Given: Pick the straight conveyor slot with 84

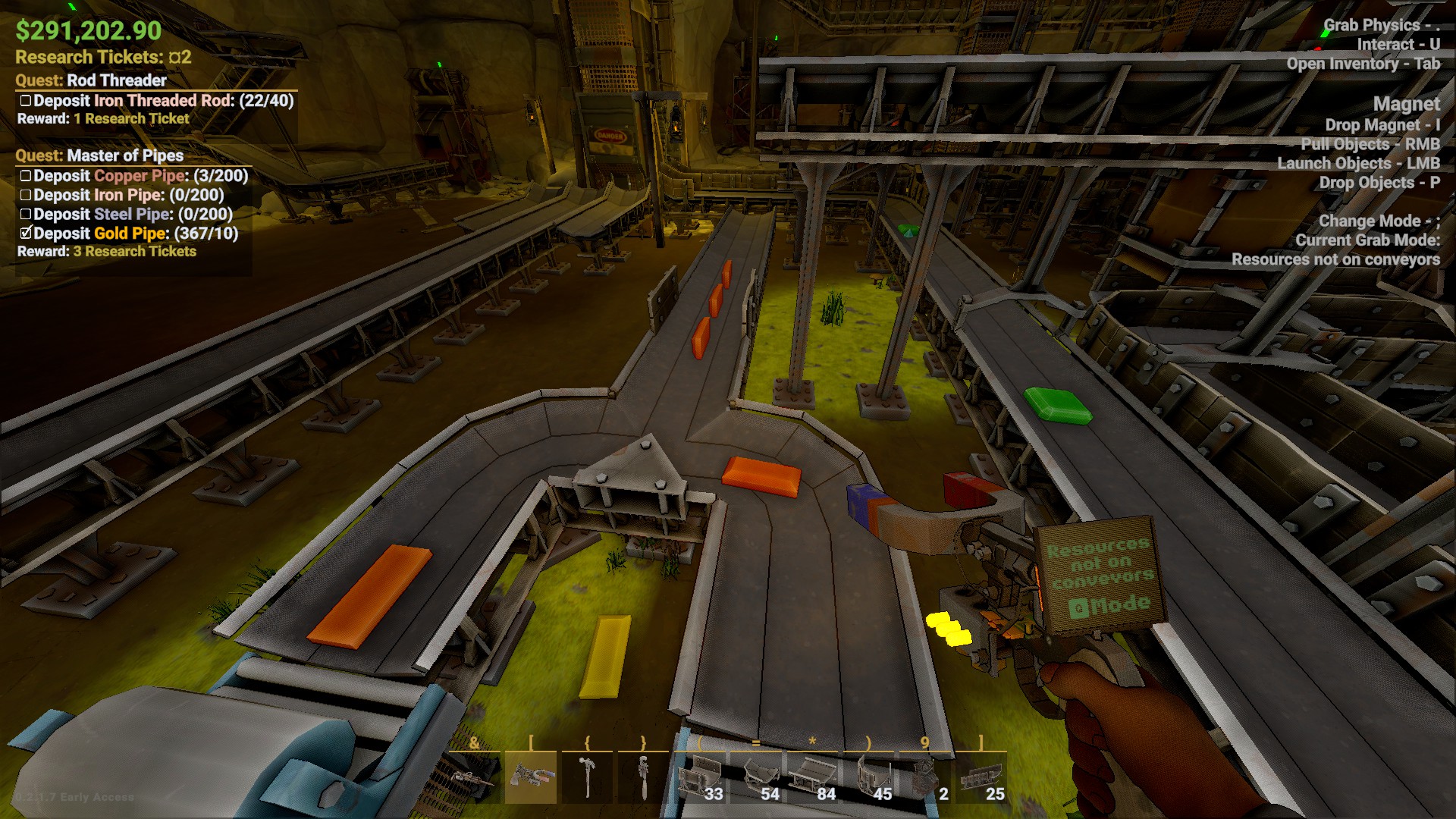Looking at the screenshot, I should click(813, 777).
